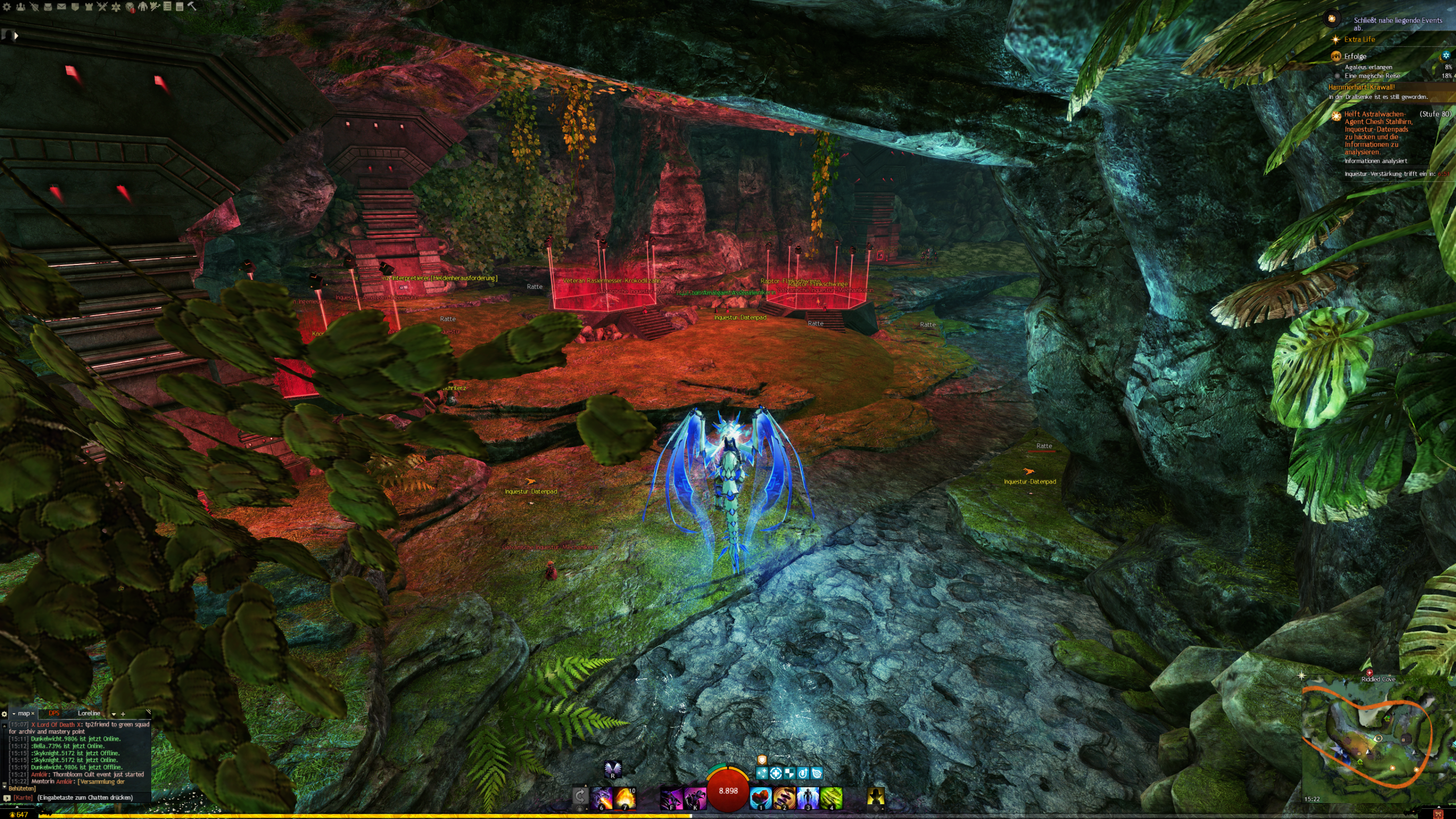Activate the winged figure skill
Screen dimensions: 1456x819
point(808,797)
